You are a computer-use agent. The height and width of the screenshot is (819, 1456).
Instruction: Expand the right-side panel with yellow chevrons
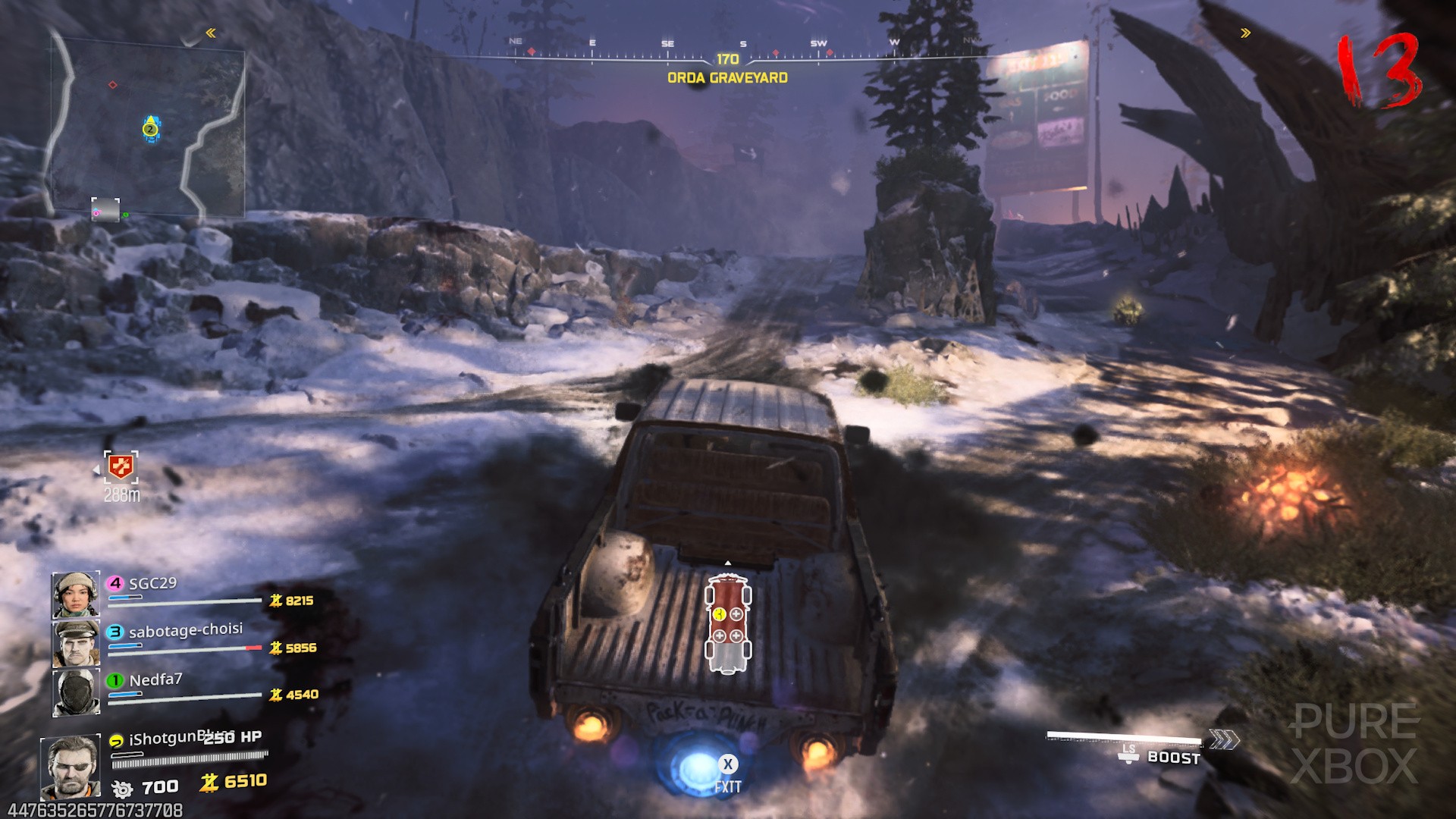coord(1245,33)
